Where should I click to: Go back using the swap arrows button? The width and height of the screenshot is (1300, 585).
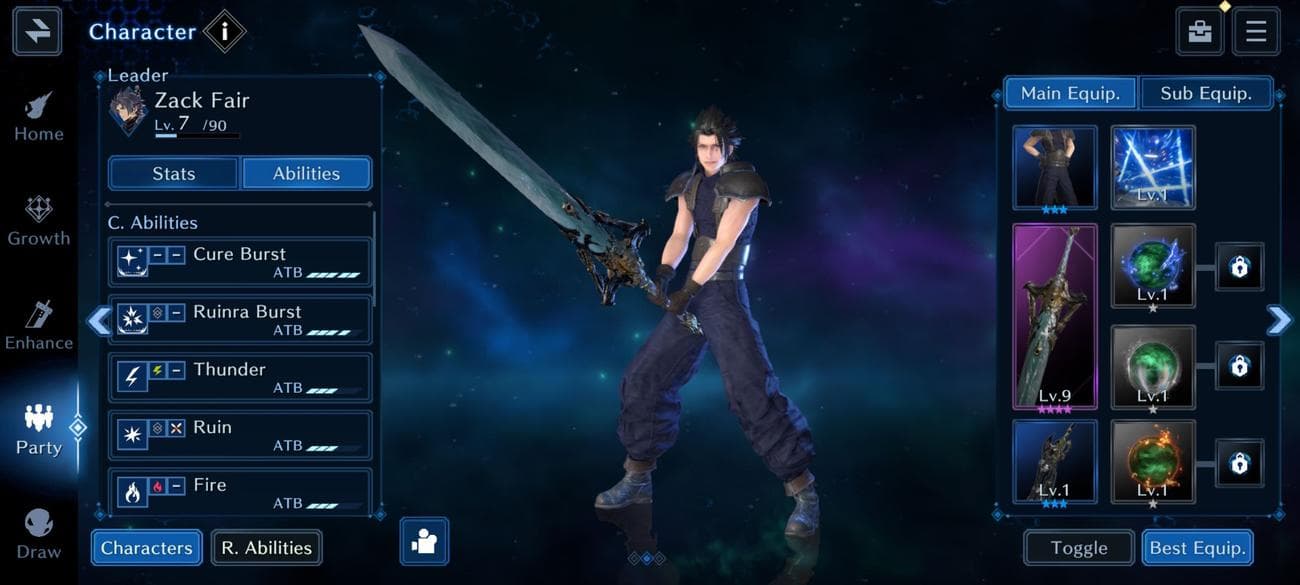tap(37, 31)
